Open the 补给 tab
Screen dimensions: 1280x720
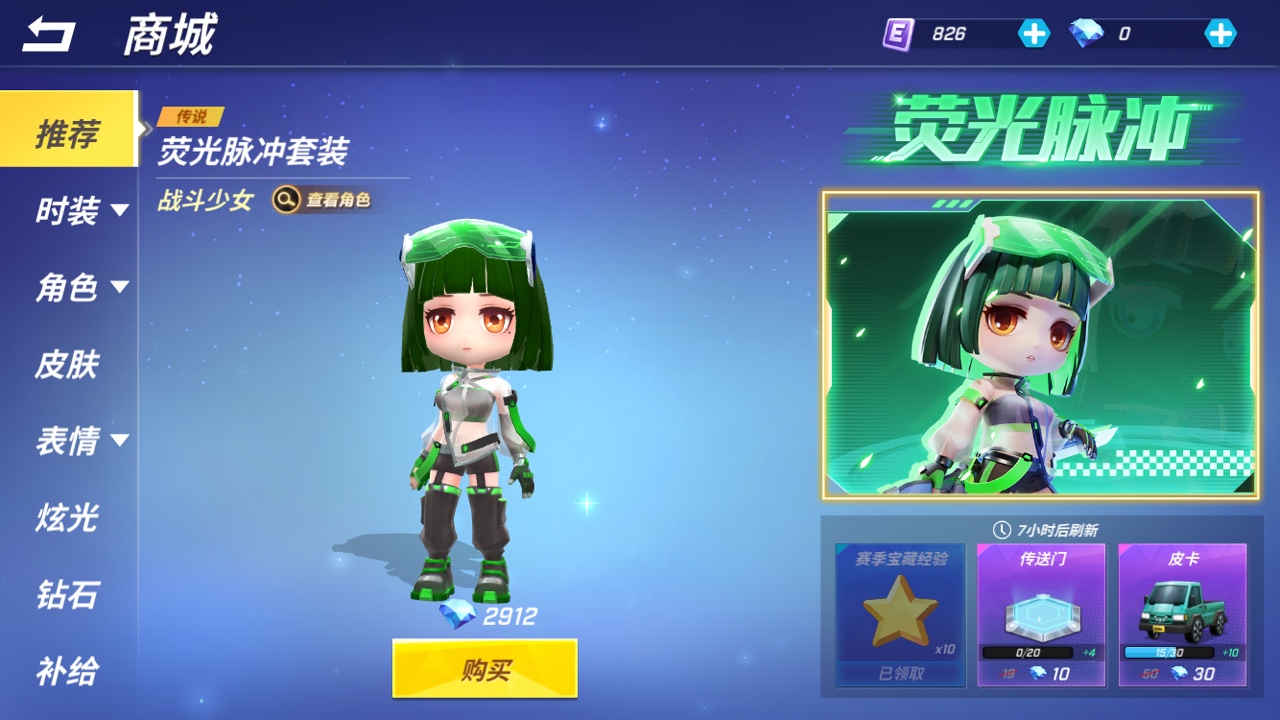tap(67, 671)
